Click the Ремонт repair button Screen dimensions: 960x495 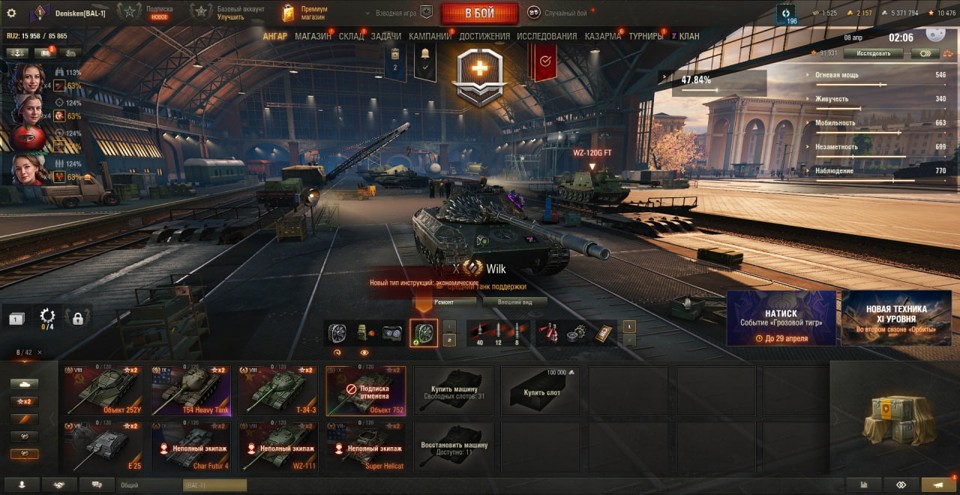click(444, 301)
